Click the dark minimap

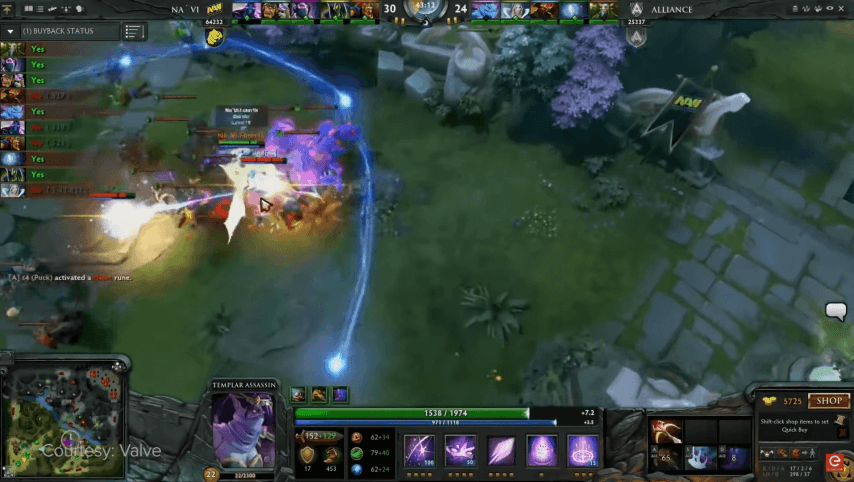pyautogui.click(x=63, y=412)
